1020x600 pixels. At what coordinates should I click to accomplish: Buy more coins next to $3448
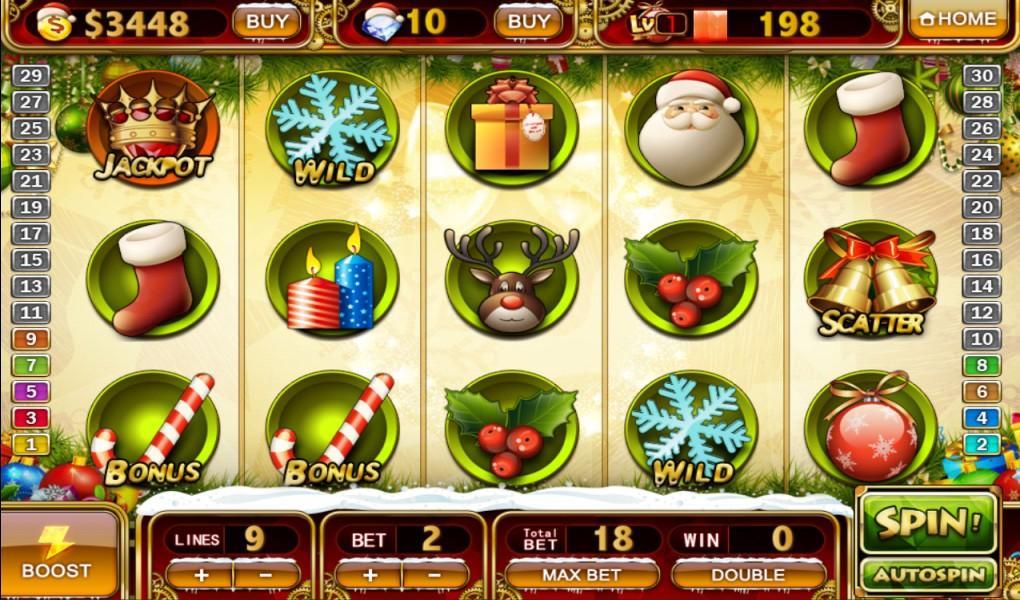tap(267, 21)
